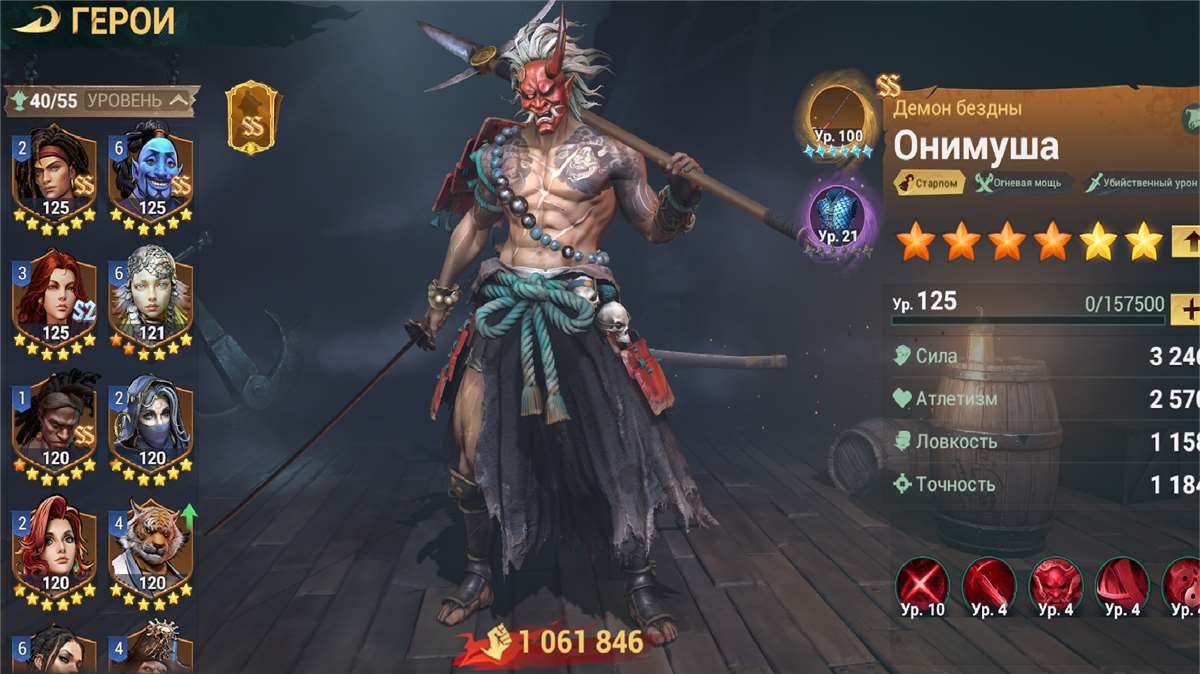The width and height of the screenshot is (1200, 674).
Task: Go back using the Герои header arrow
Action: (36, 20)
